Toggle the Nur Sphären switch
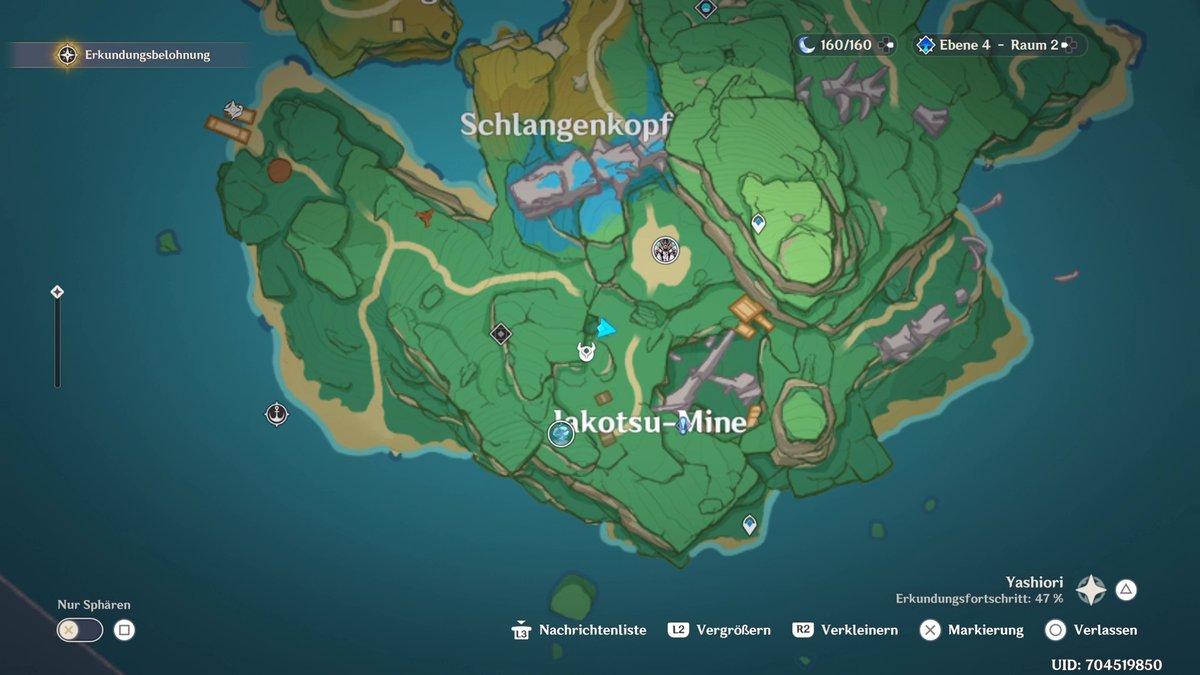Image resolution: width=1200 pixels, height=675 pixels. tap(80, 630)
